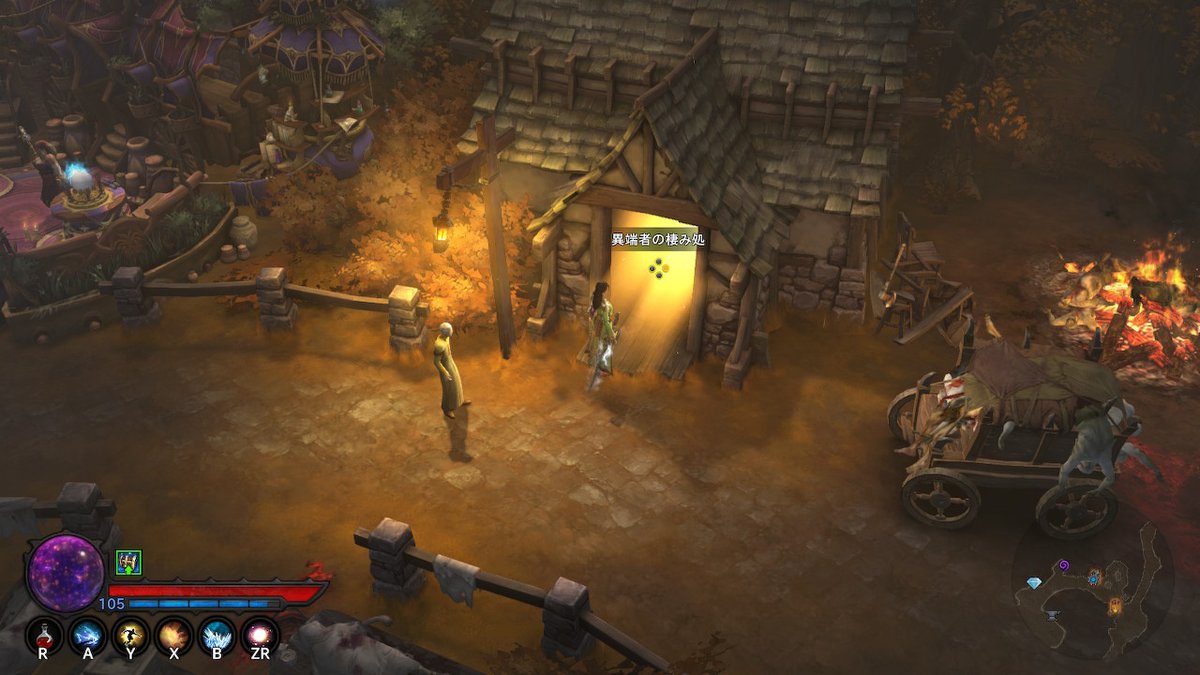Viewport: 1200px width, 675px height.
Task: Select the blue ice crystals skill
Action: (x=217, y=634)
